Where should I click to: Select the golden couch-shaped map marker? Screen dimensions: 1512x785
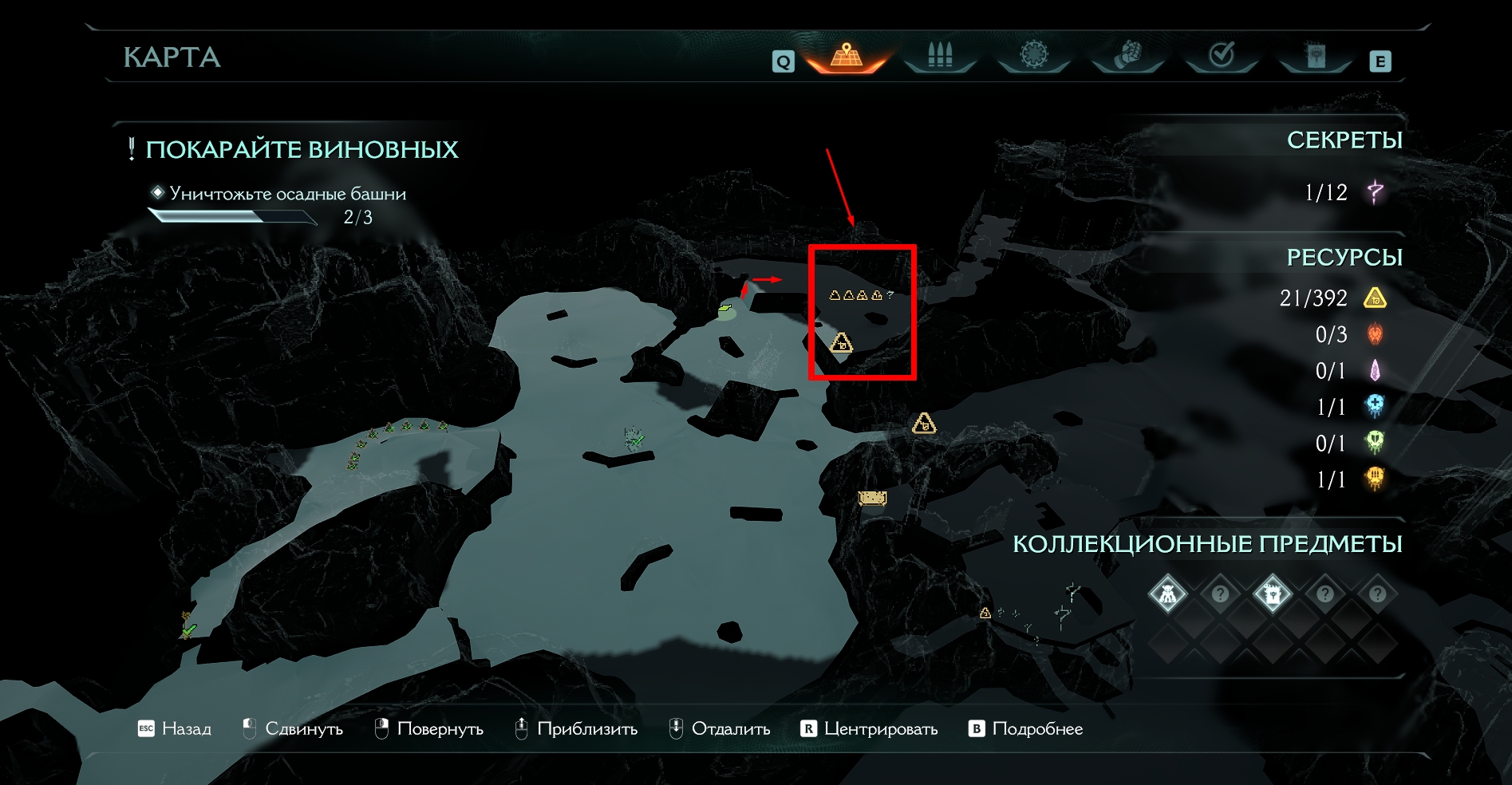click(x=872, y=499)
